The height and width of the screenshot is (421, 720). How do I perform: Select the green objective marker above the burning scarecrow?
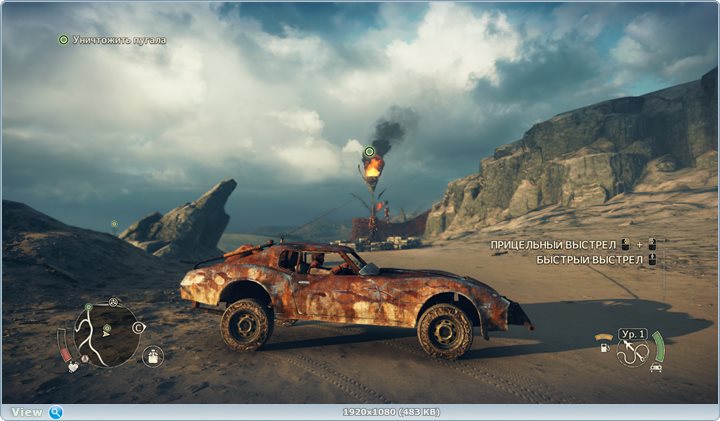(368, 152)
